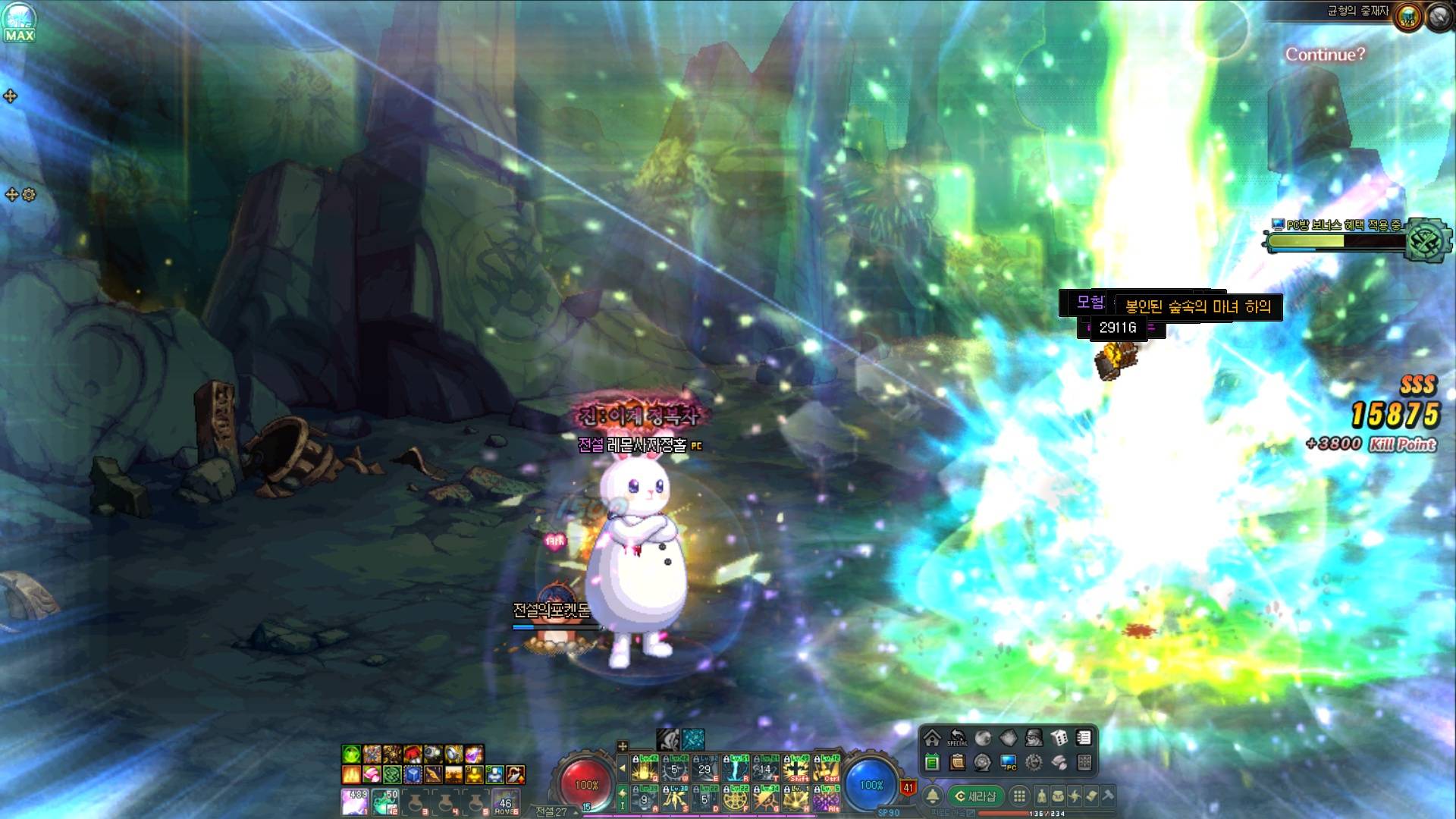
Task: Click the gold treasure chest 5/5 icon
Action: tap(1408, 17)
